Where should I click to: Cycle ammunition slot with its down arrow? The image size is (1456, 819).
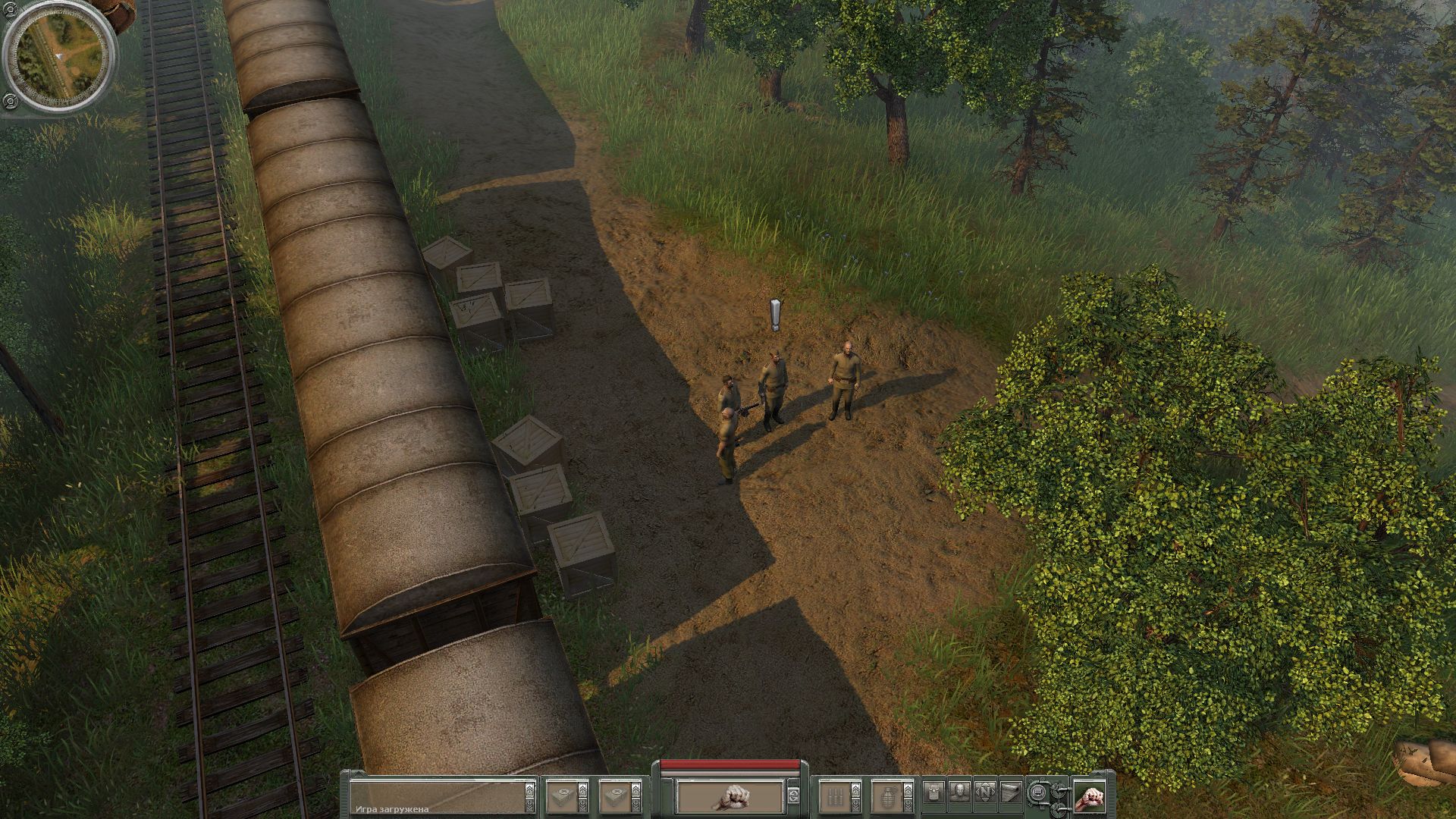click(x=855, y=805)
